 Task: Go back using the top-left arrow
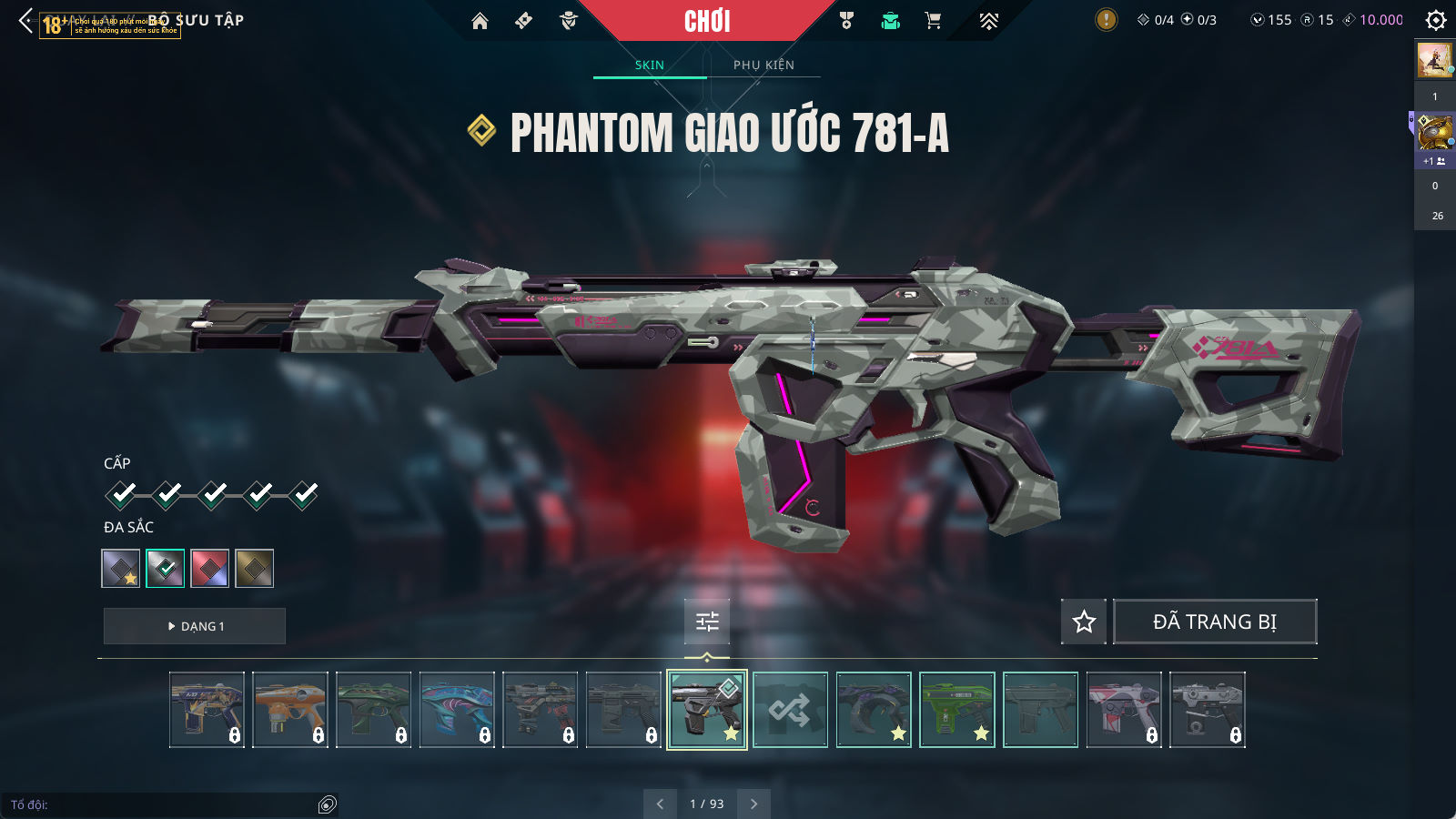pyautogui.click(x=25, y=21)
